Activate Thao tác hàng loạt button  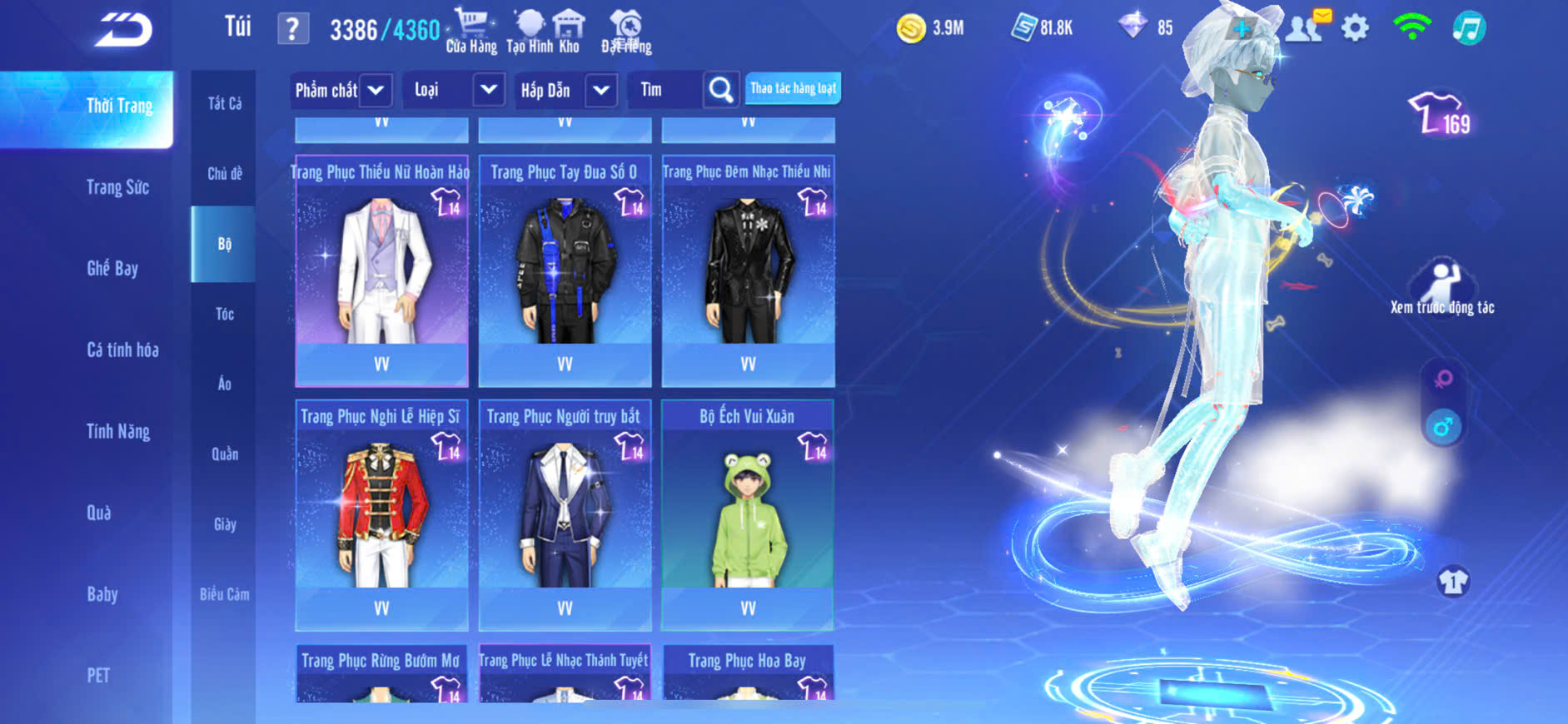pyautogui.click(x=793, y=88)
